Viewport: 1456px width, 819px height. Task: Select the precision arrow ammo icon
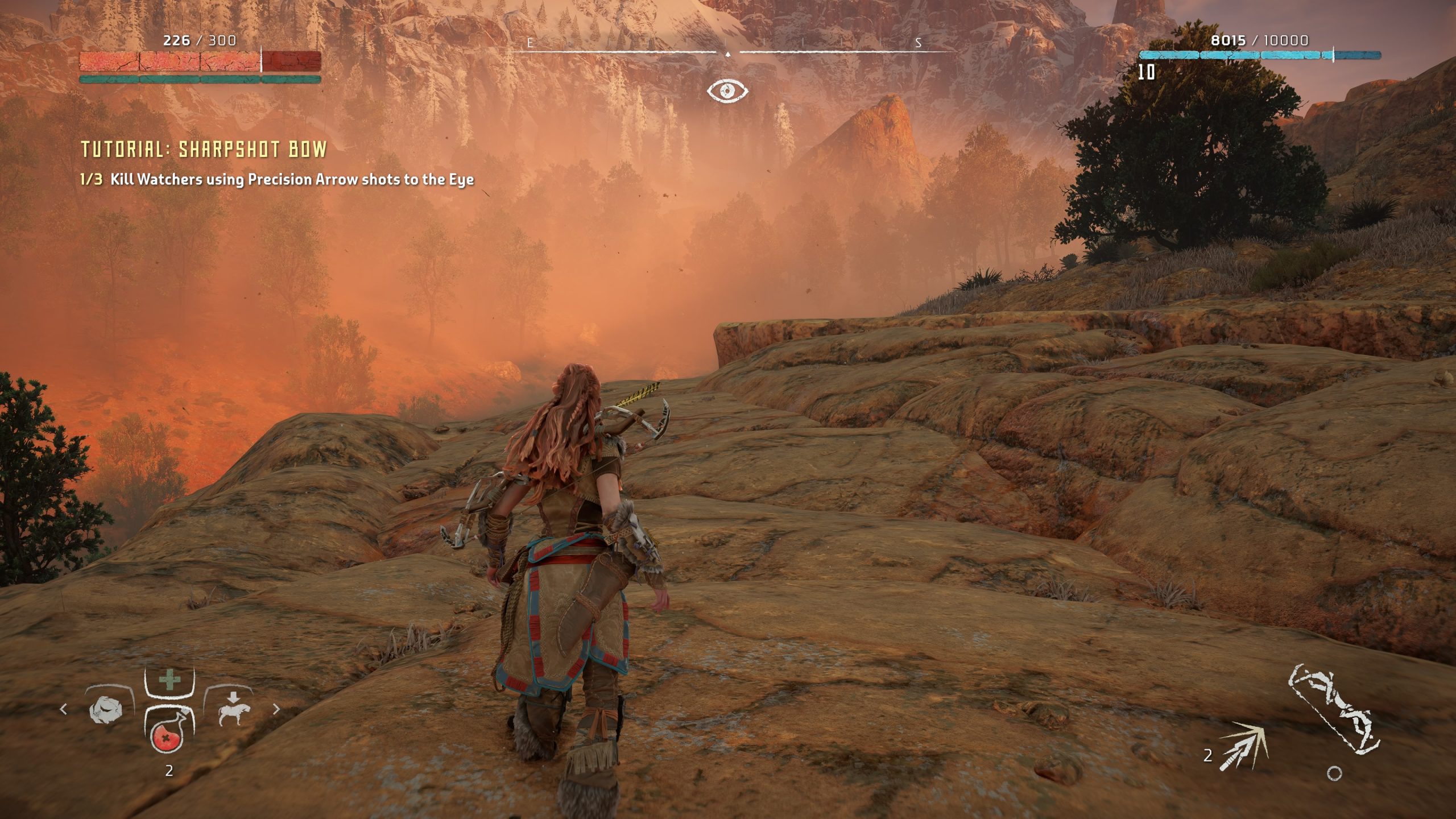pos(1243,745)
